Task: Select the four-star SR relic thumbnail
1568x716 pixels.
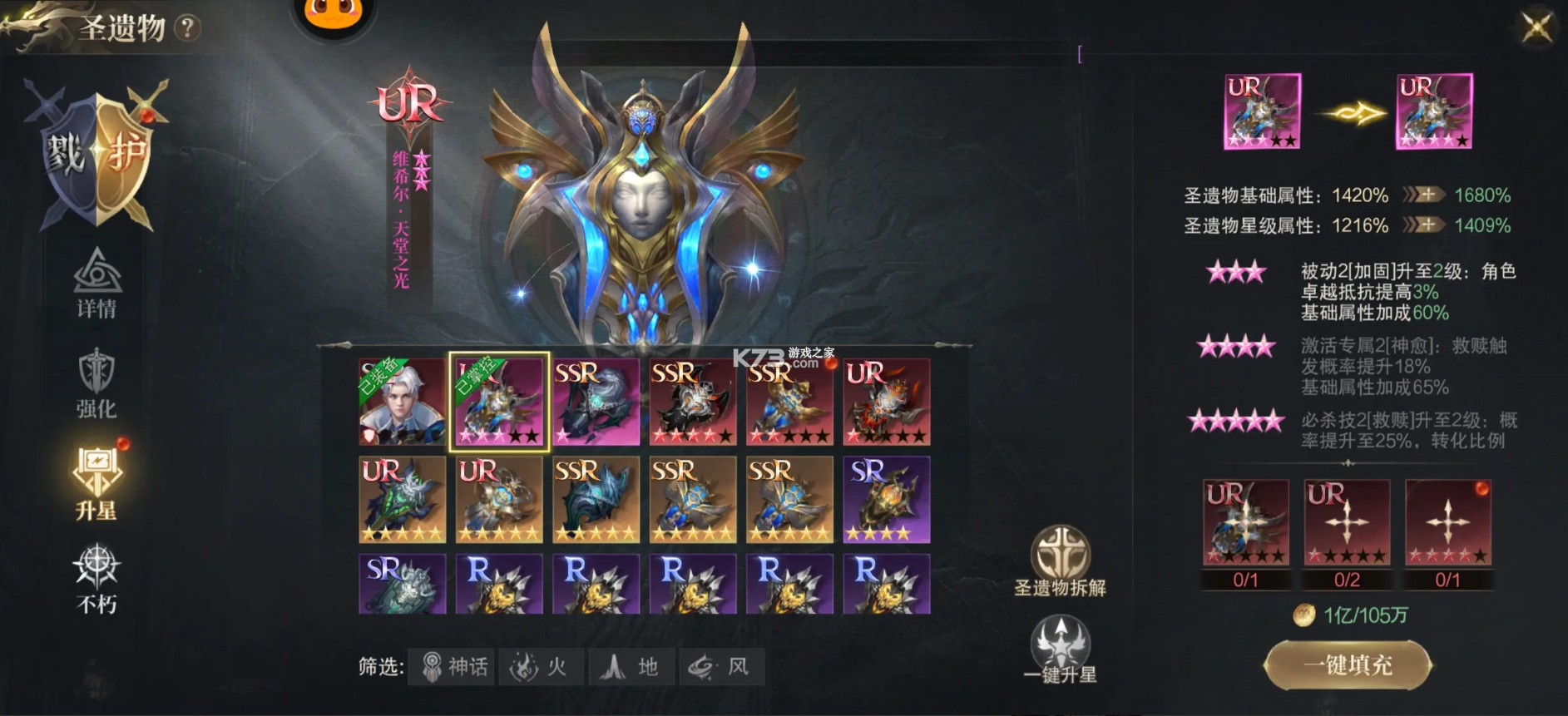Action: click(x=886, y=499)
